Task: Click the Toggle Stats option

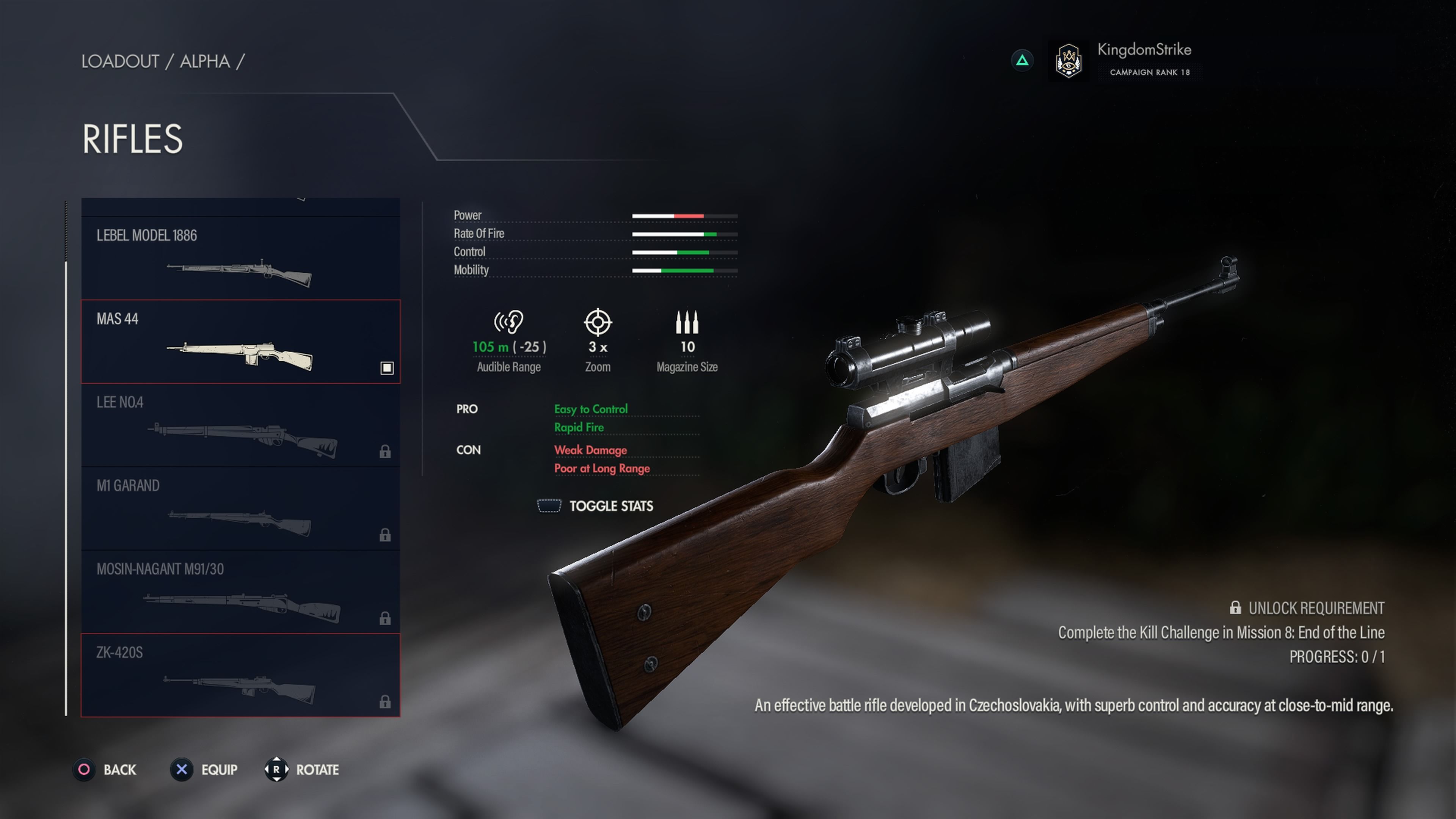Action: coord(596,506)
